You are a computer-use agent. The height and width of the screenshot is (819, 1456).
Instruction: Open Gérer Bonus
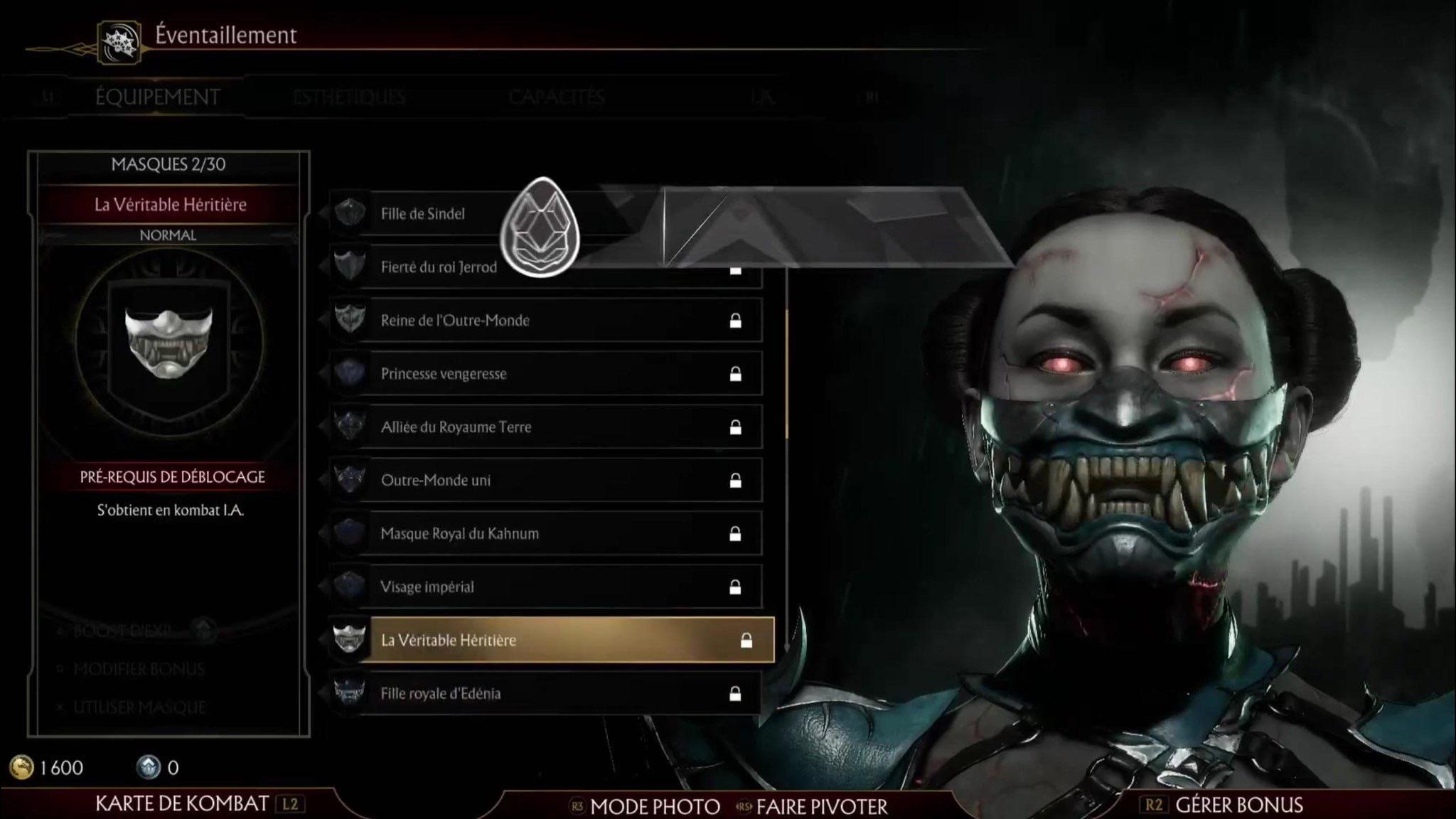point(1238,805)
